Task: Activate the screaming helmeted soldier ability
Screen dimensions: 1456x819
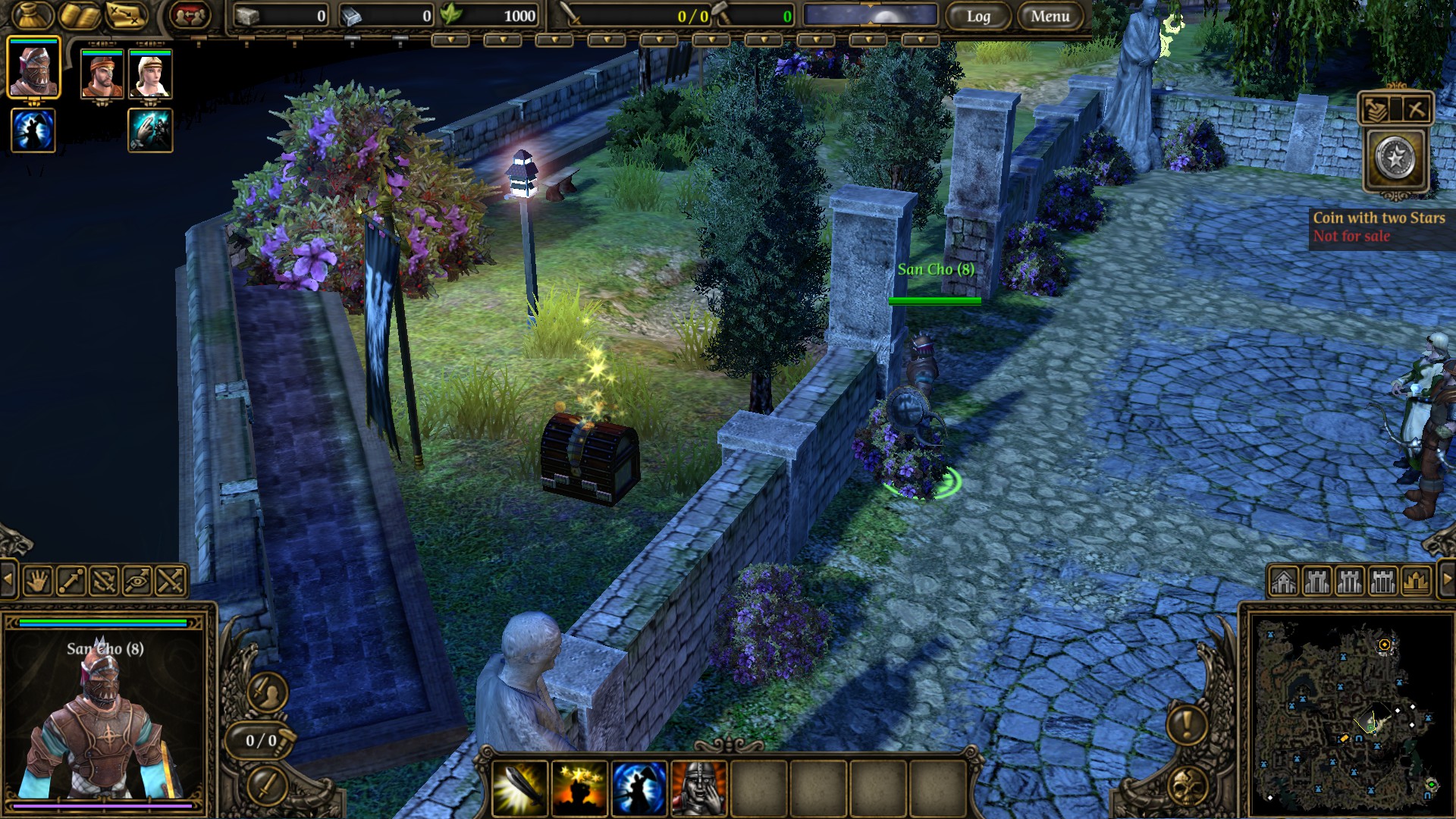Action: pyautogui.click(x=698, y=789)
